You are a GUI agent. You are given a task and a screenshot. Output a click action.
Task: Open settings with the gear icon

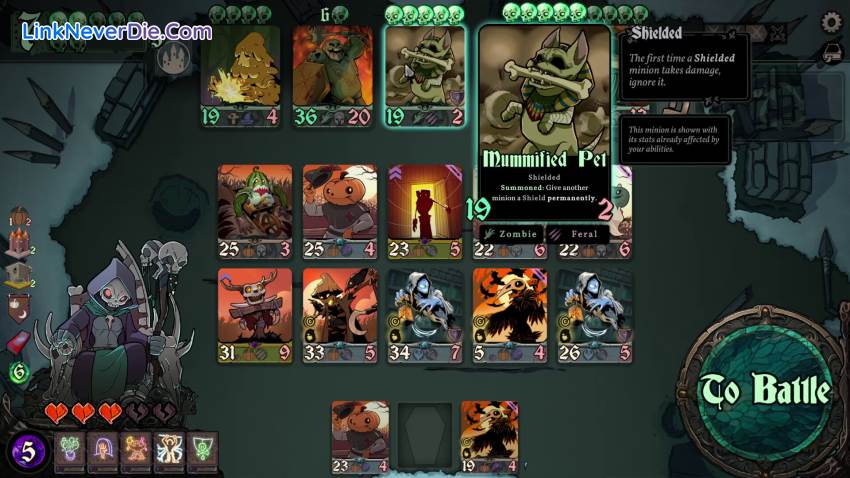point(830,23)
